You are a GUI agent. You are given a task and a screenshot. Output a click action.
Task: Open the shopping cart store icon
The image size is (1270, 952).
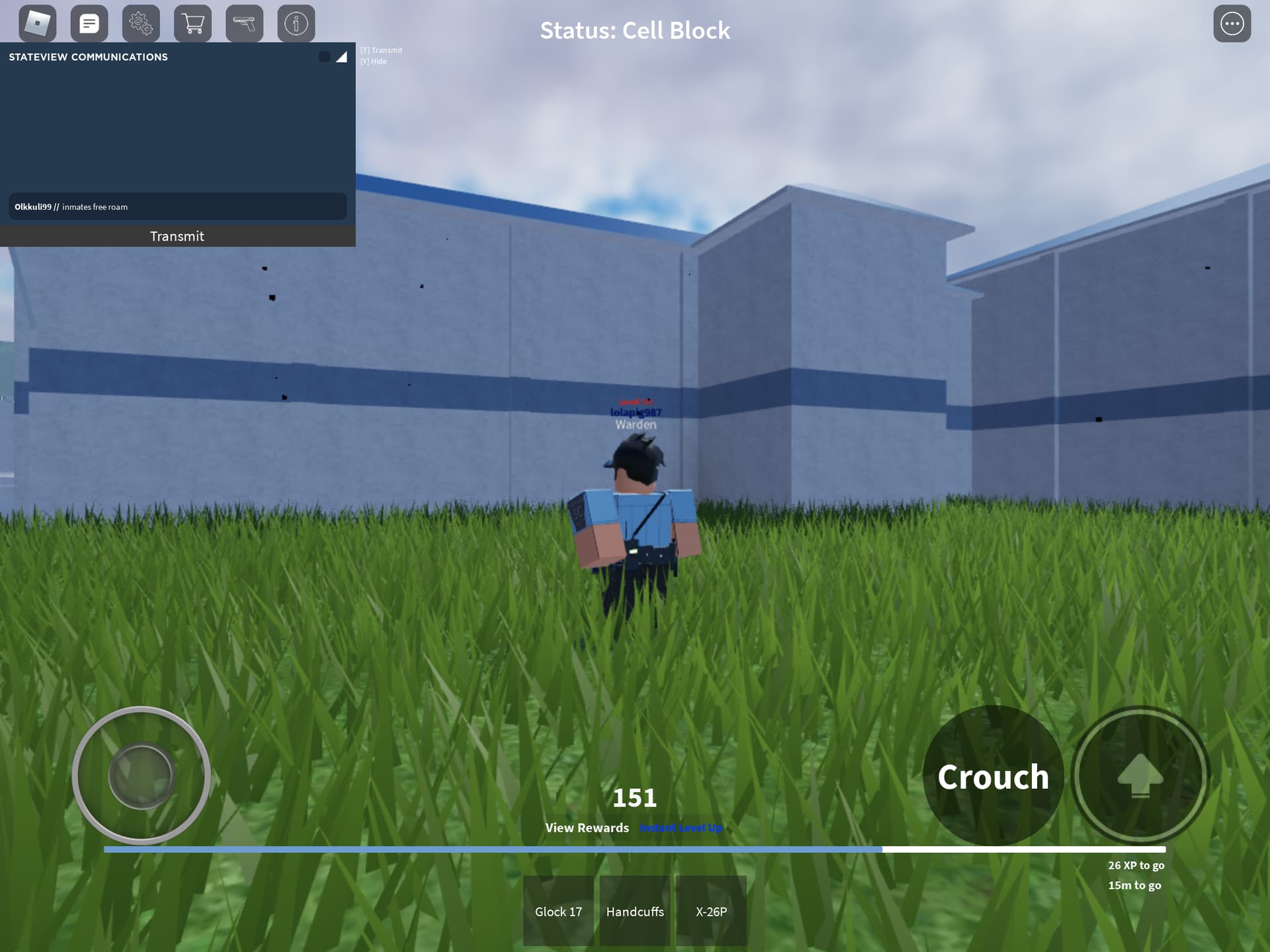pyautogui.click(x=192, y=23)
